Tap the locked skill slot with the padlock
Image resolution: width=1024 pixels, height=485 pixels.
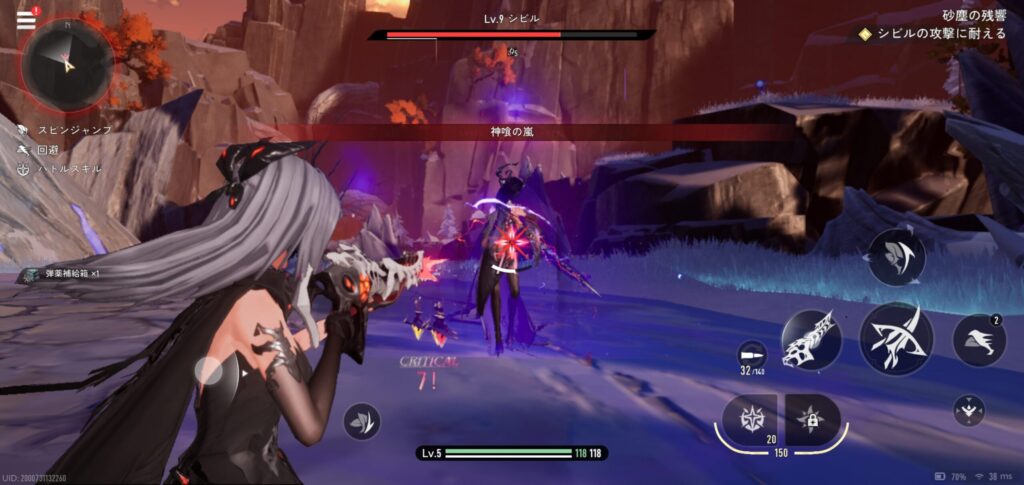click(812, 419)
